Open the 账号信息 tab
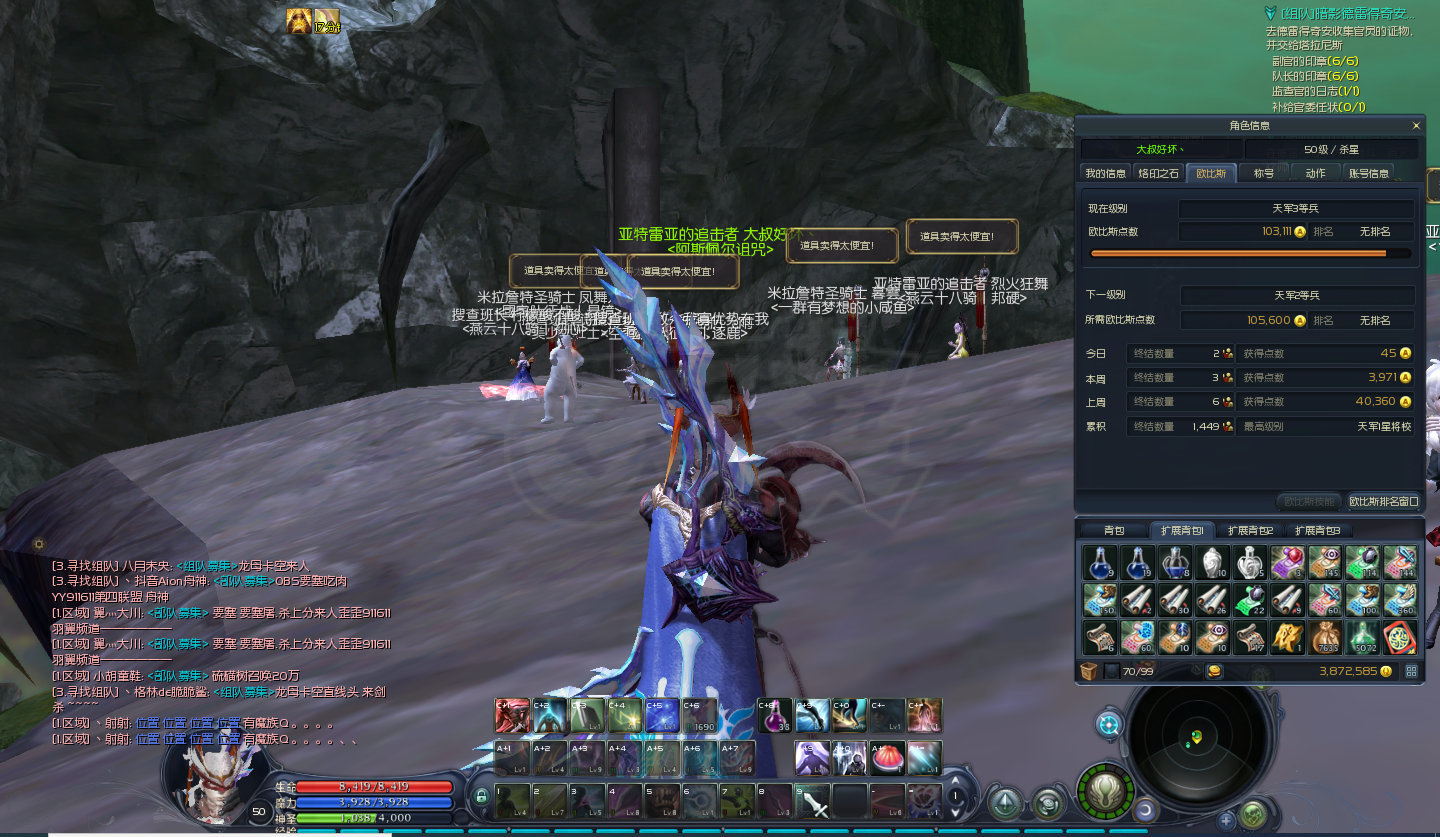 [1369, 173]
